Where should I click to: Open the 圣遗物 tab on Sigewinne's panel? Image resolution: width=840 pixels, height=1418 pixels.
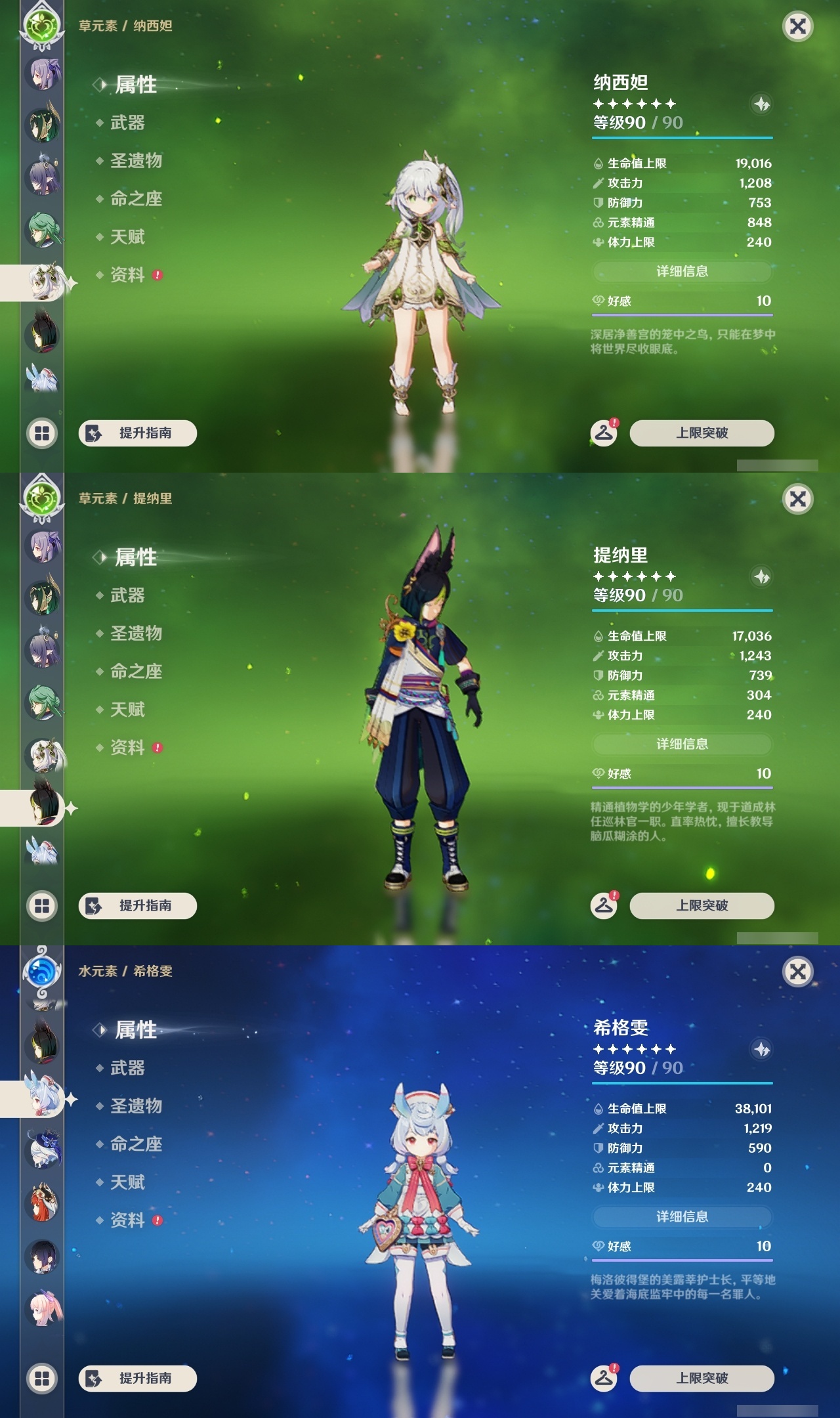tap(129, 1106)
